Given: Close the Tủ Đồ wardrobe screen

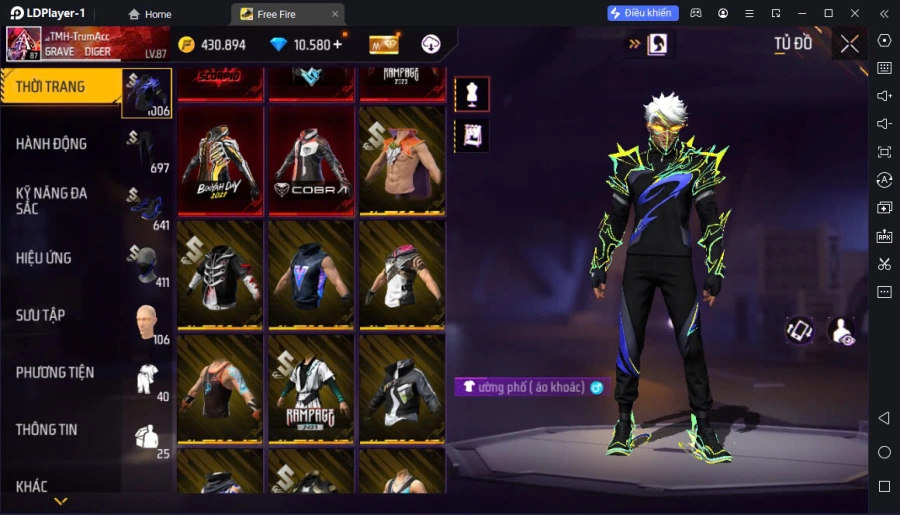Looking at the screenshot, I should pos(849,44).
